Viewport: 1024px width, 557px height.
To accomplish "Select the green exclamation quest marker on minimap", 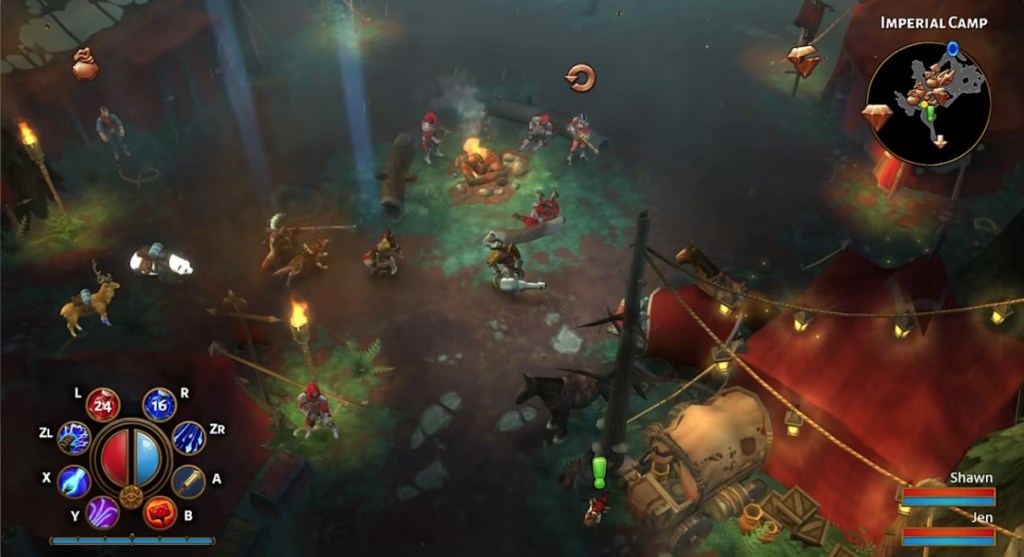I will (930, 113).
